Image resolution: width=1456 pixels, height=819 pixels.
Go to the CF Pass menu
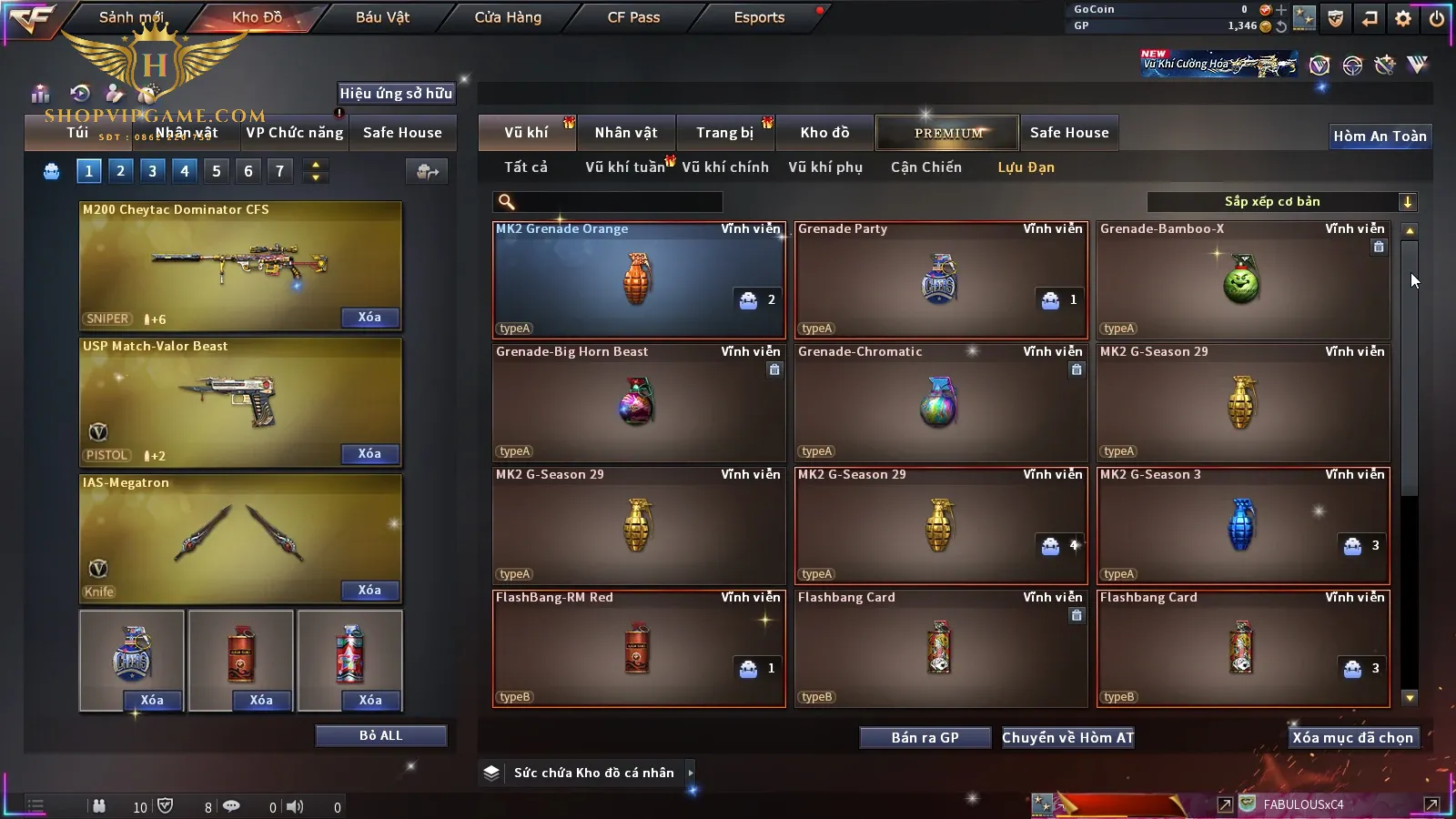tap(633, 17)
